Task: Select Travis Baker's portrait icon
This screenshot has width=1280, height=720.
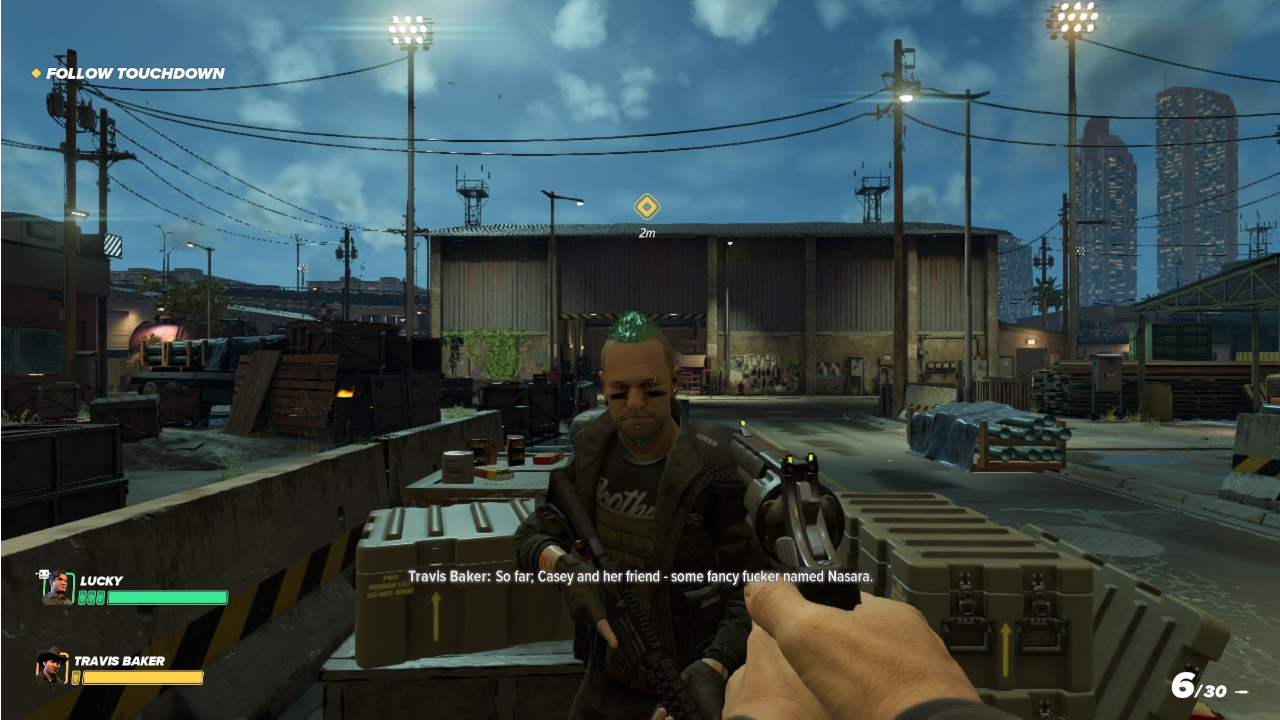Action: pos(51,668)
